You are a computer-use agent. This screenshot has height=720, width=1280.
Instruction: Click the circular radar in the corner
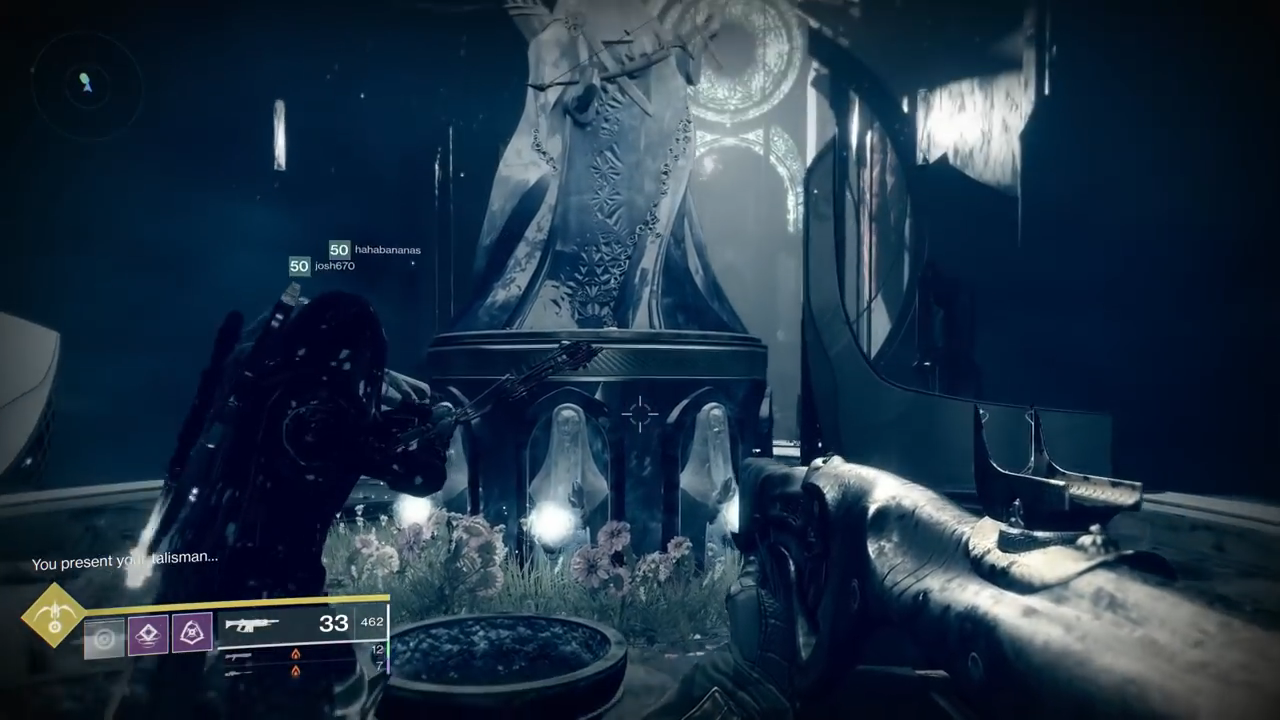86,85
